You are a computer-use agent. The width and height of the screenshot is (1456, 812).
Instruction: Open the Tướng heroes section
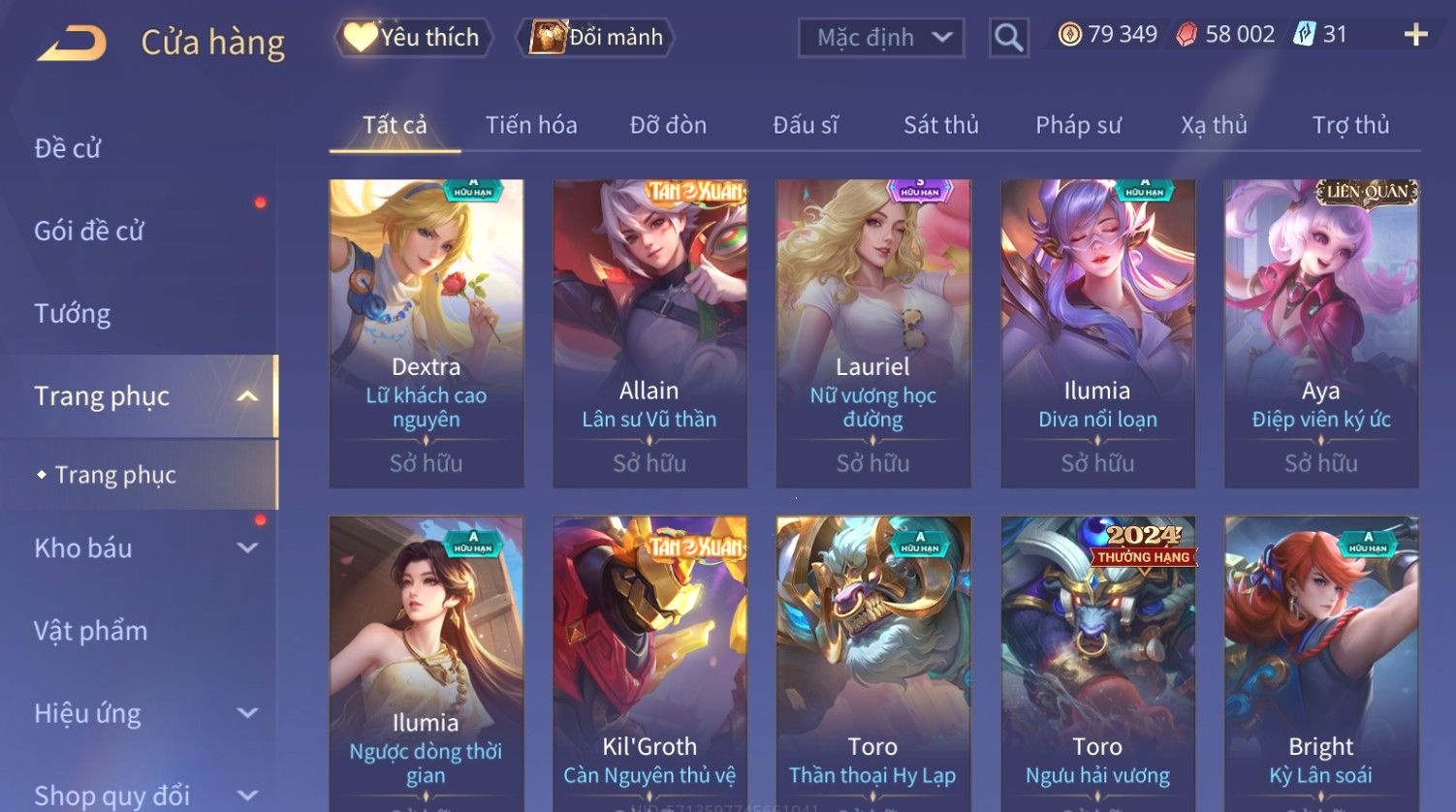click(73, 313)
